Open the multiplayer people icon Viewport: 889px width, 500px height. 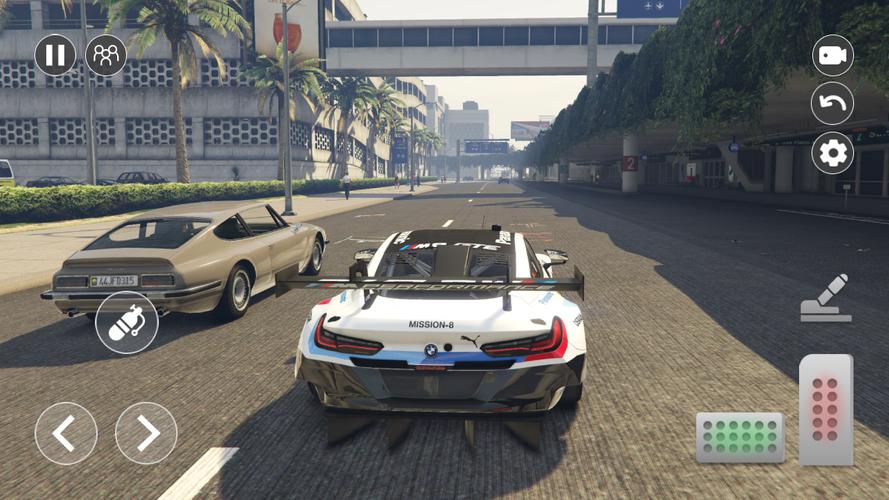[106, 55]
